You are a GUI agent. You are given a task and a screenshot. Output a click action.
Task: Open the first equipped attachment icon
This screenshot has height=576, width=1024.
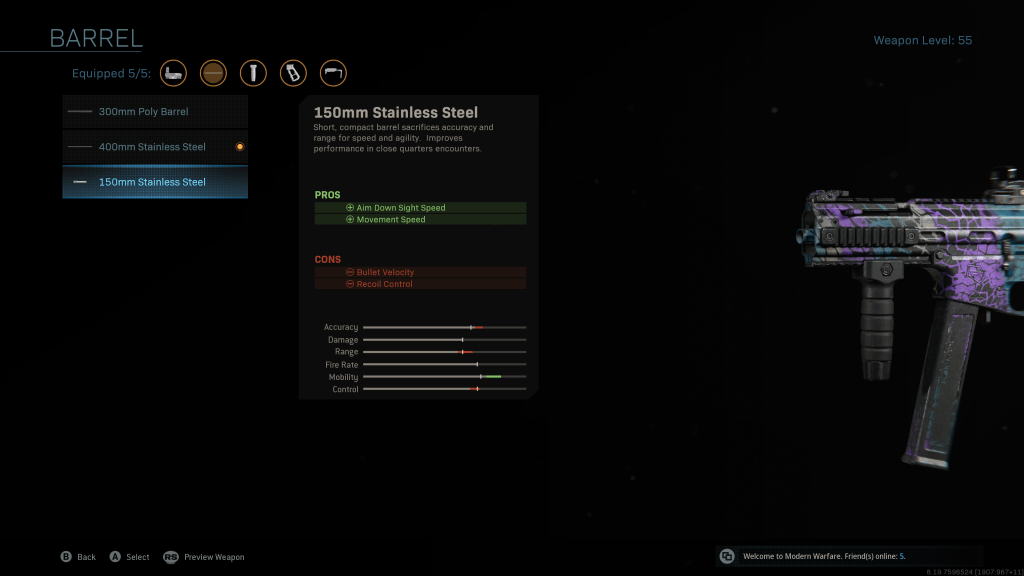[173, 73]
